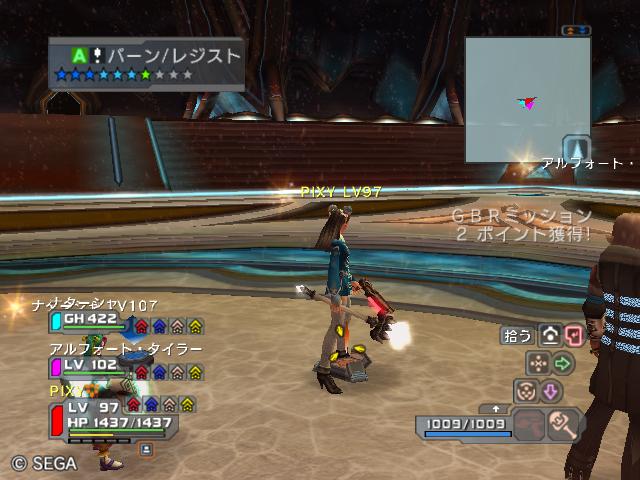The image size is (640, 480).
Task: Click the arrow marker at minimap corner
Action: (x=578, y=148)
